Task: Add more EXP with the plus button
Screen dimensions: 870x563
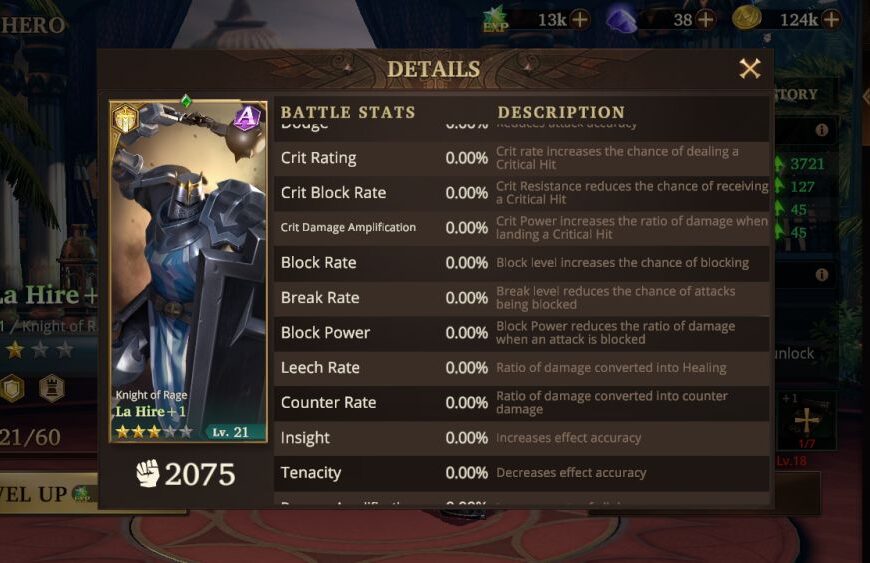Action: tap(580, 19)
